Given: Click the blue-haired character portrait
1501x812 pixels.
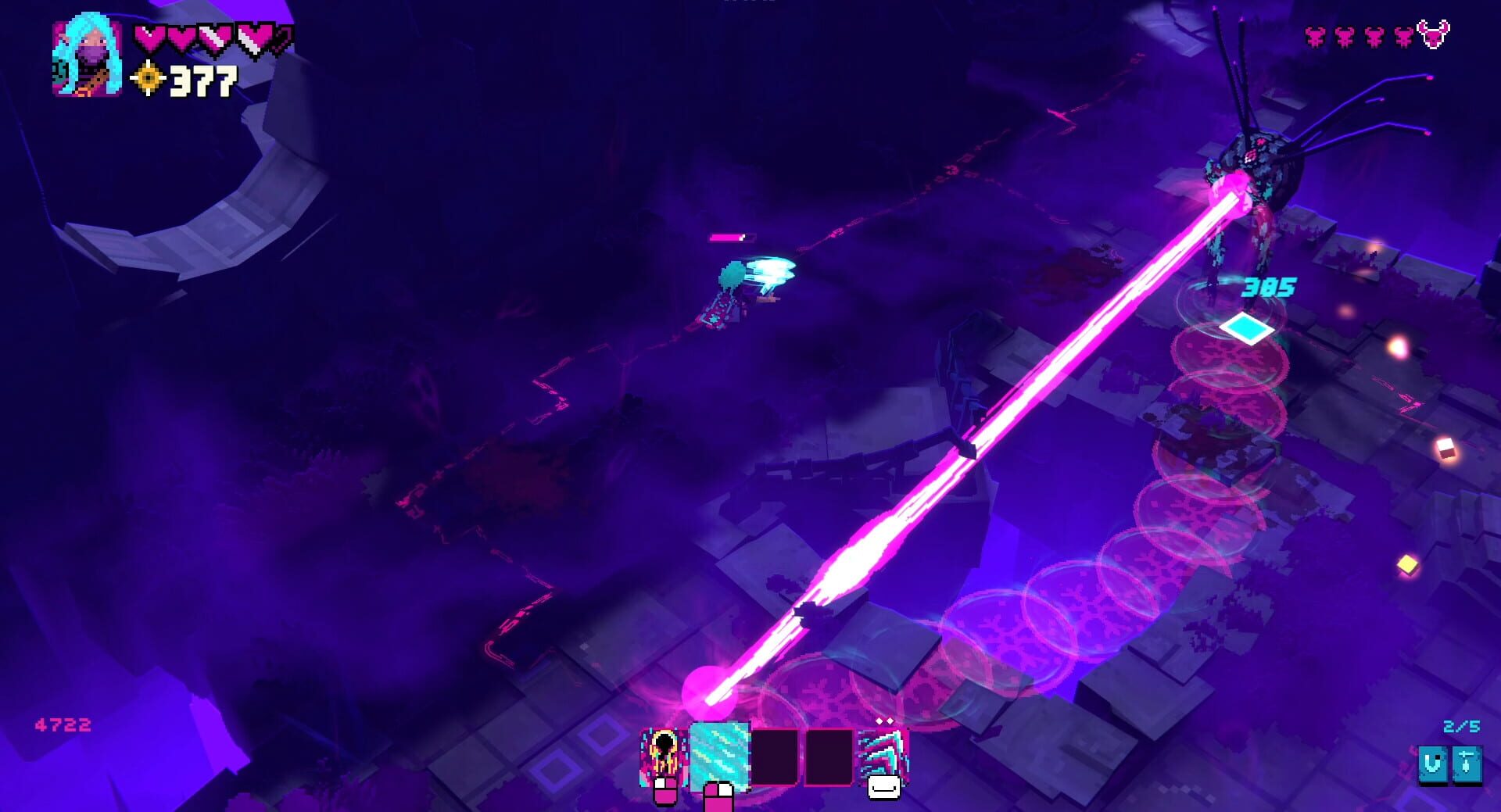Looking at the screenshot, I should pos(87,59).
